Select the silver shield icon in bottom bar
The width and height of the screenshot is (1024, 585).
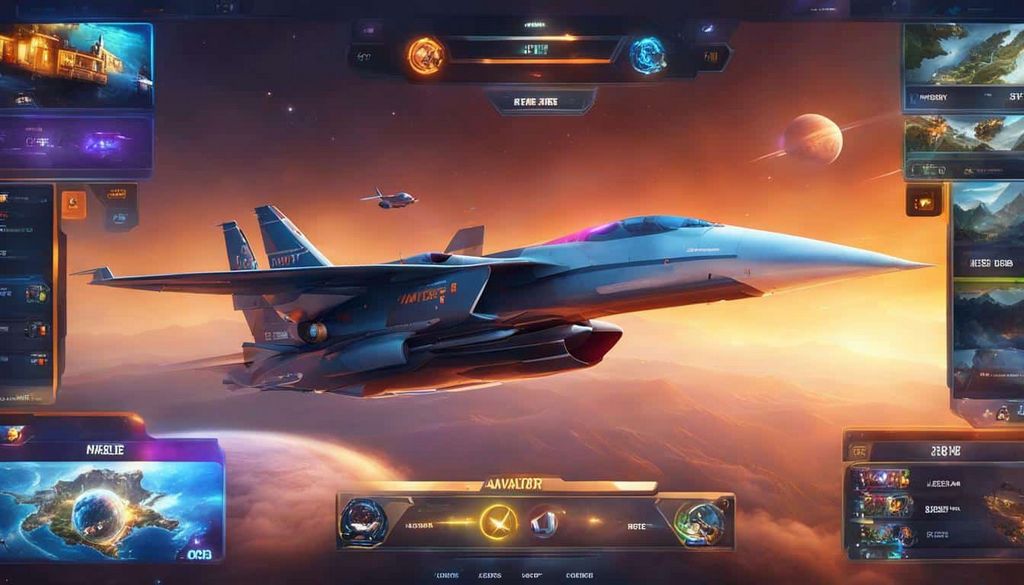[545, 520]
